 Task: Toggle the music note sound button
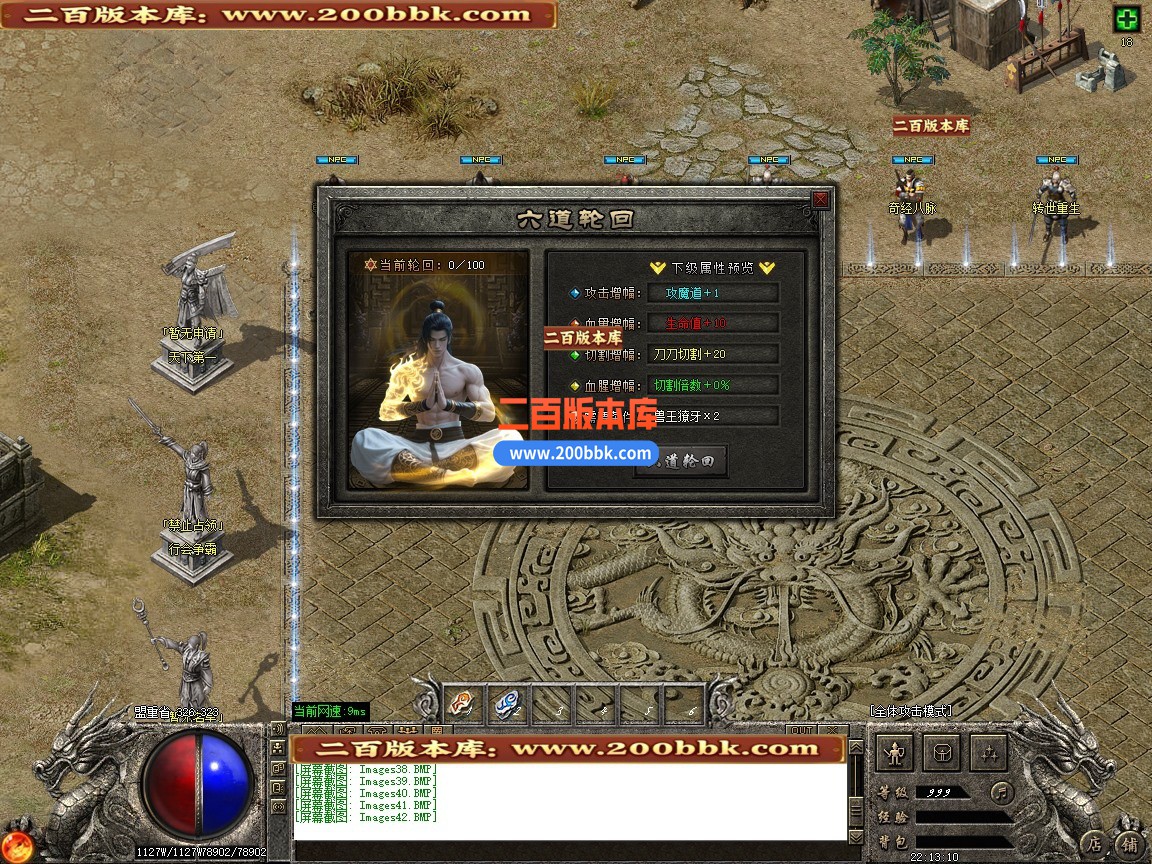click(1001, 792)
